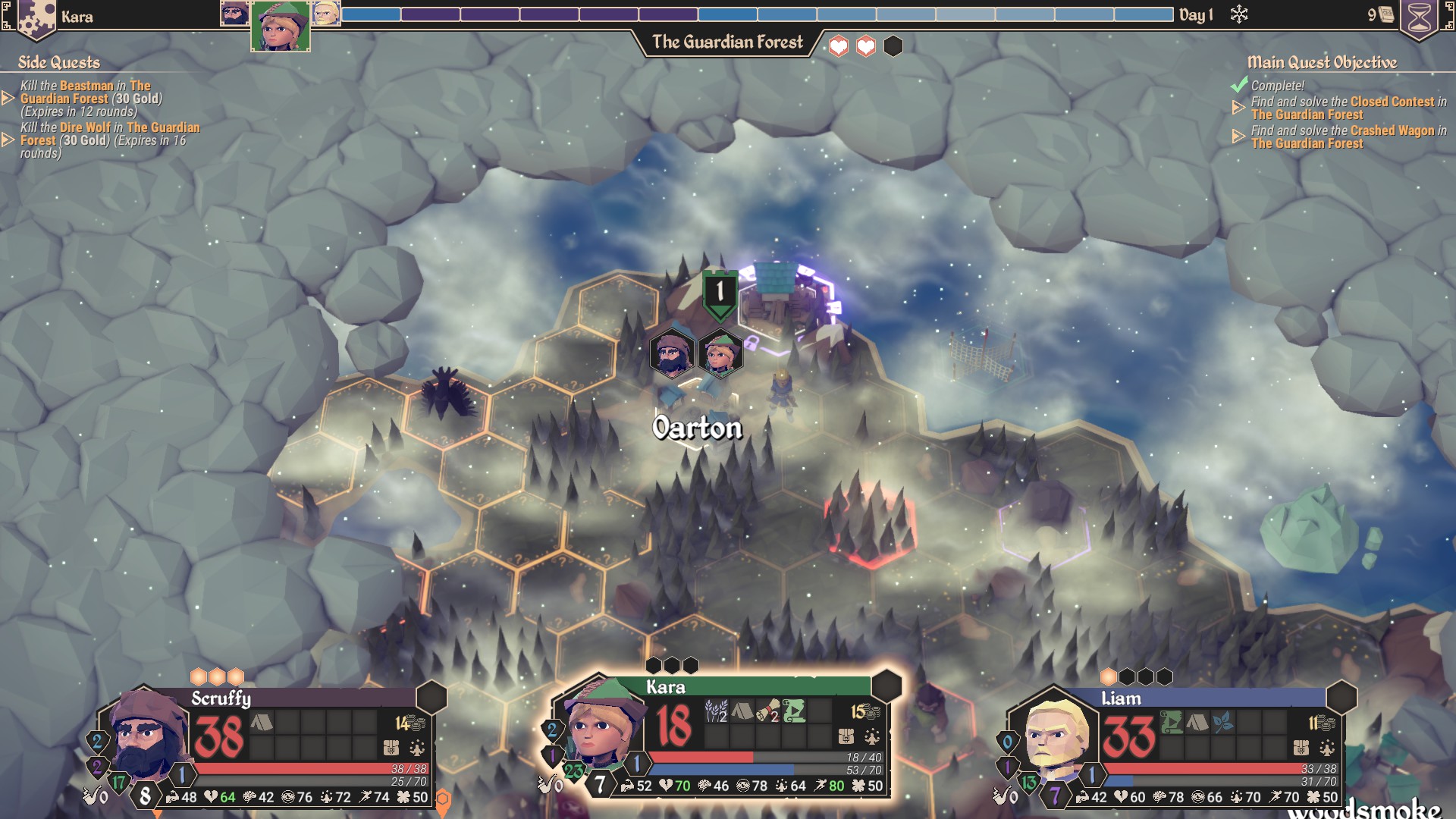Select Kara's green scroll item
The image size is (1456, 819).
click(794, 711)
